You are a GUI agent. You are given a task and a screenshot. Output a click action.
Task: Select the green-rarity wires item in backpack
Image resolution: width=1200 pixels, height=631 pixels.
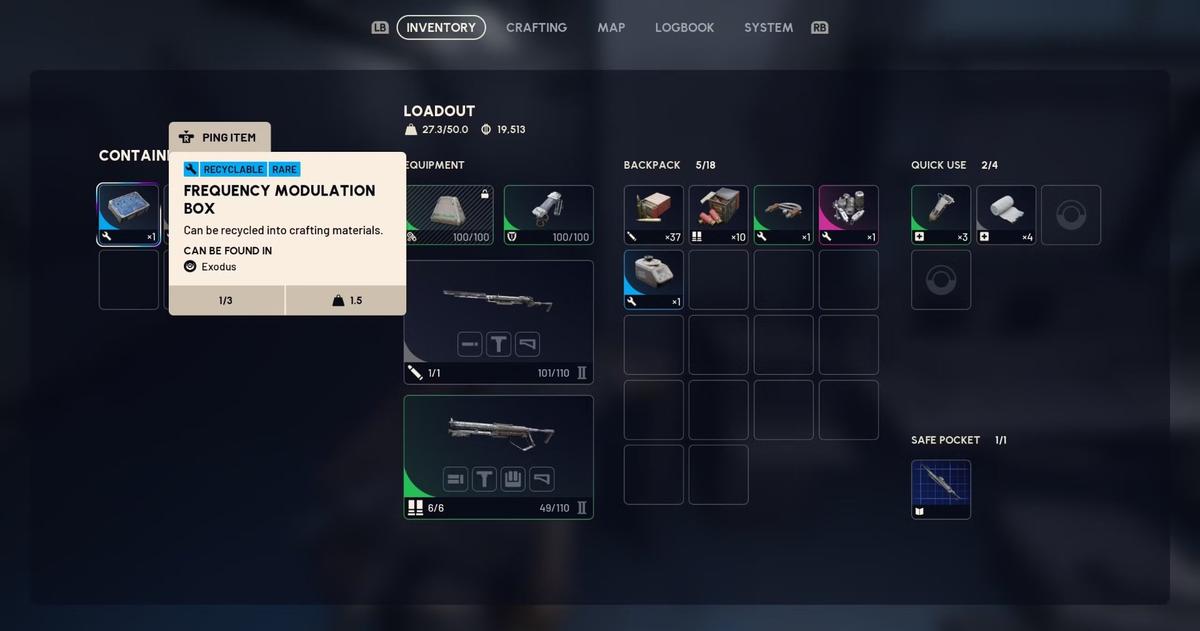(783, 214)
